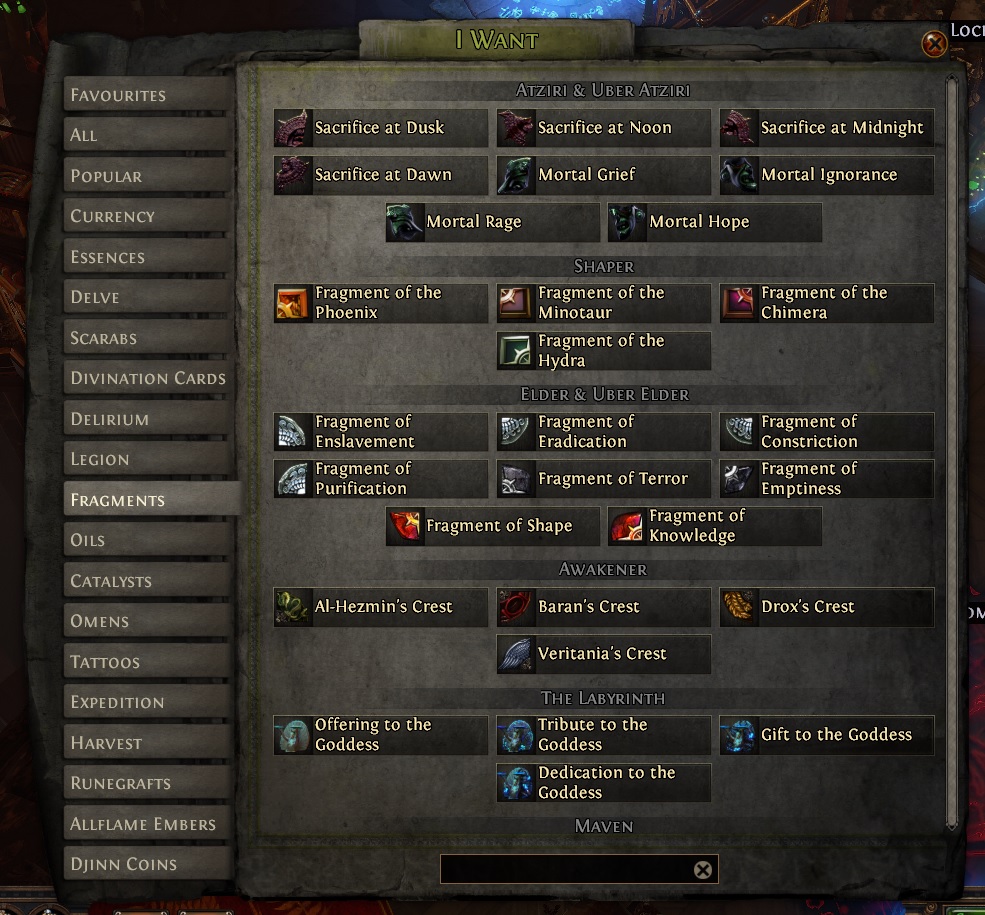Screen dimensions: 985x915
Task: Pick Mortal Hope from the list
Action: point(715,222)
